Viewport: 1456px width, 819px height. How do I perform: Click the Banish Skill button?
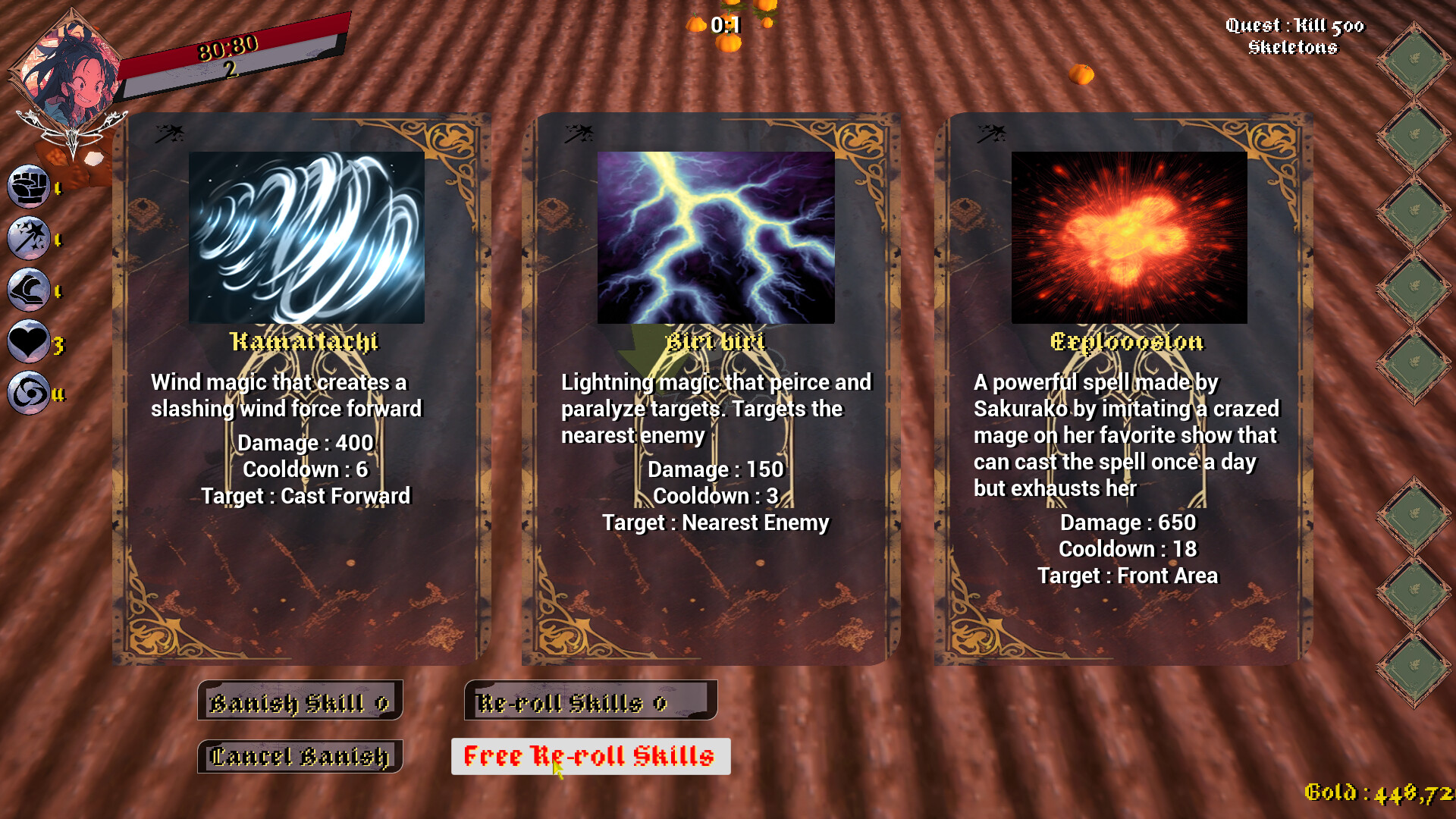300,701
